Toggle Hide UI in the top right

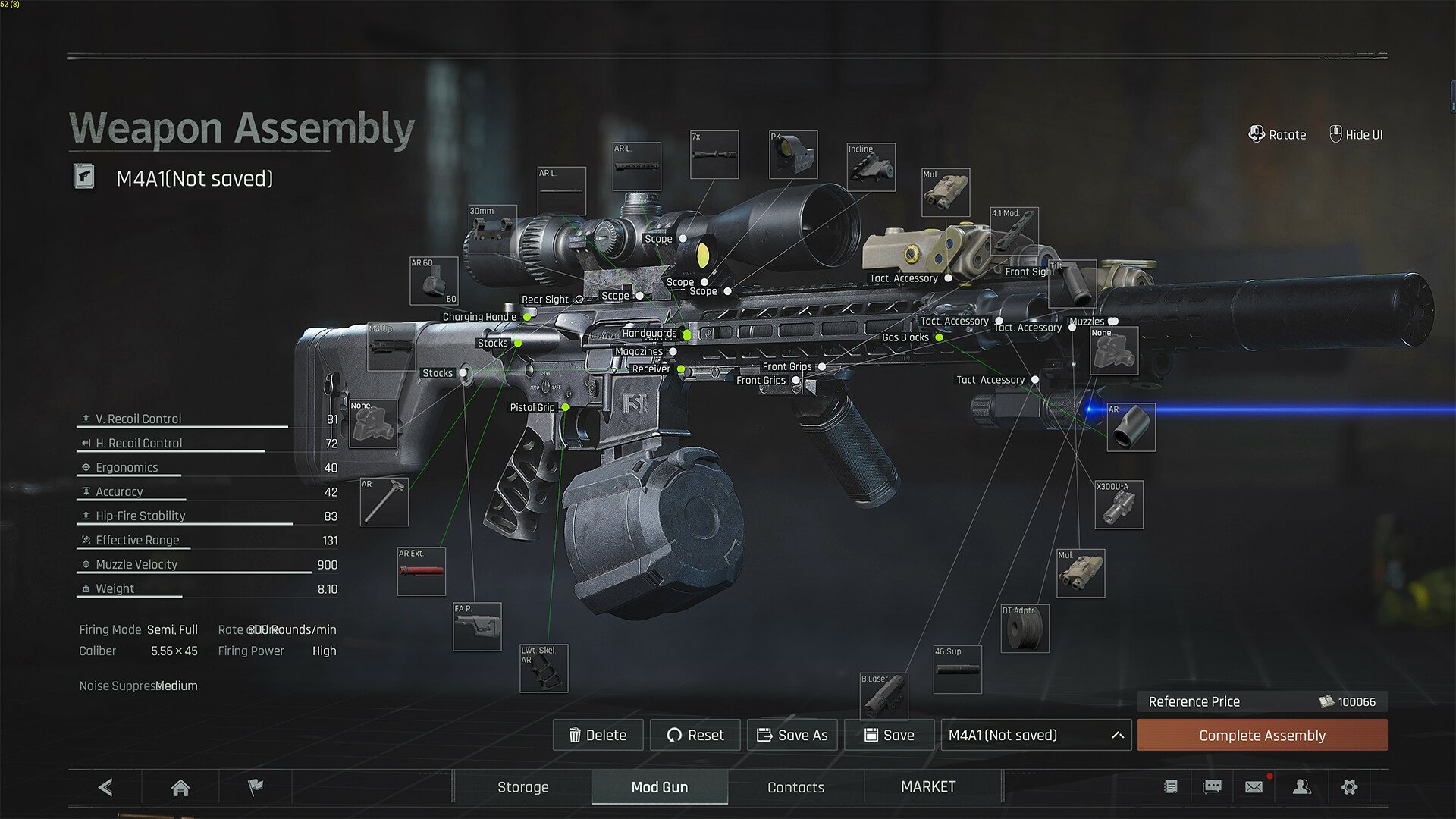pos(1356,134)
